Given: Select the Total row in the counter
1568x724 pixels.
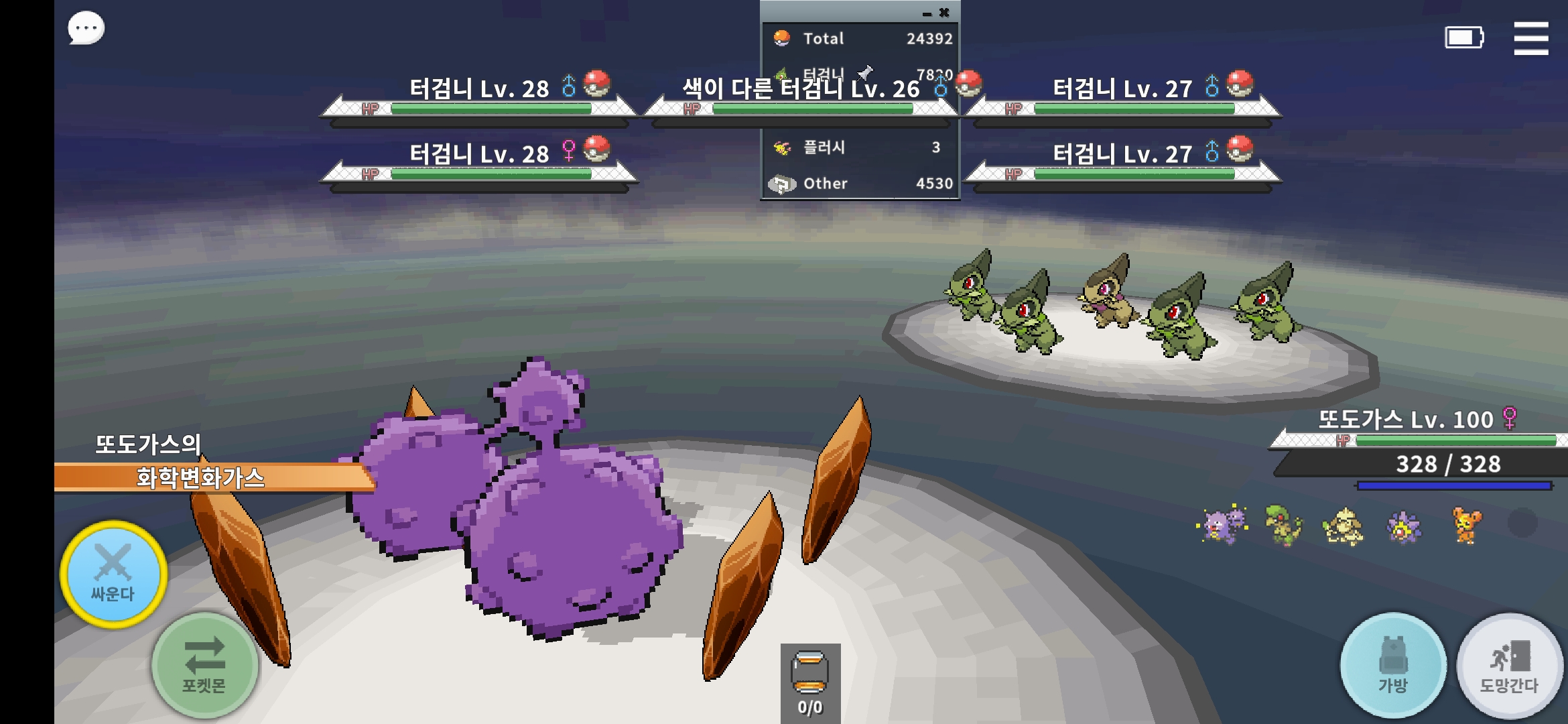Looking at the screenshot, I should (860, 38).
